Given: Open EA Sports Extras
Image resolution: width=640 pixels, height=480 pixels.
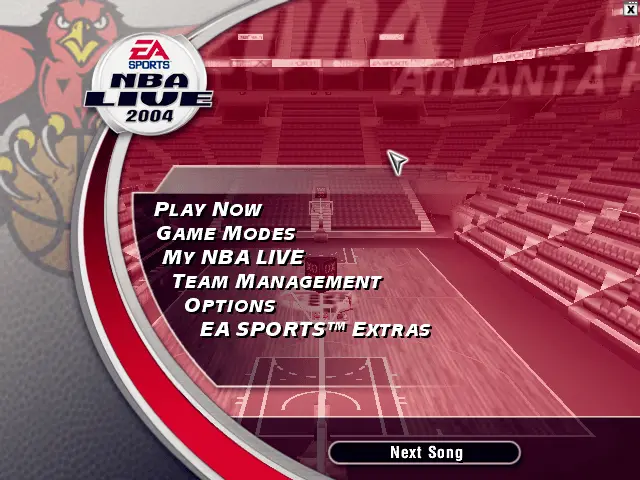Looking at the screenshot, I should tap(315, 329).
